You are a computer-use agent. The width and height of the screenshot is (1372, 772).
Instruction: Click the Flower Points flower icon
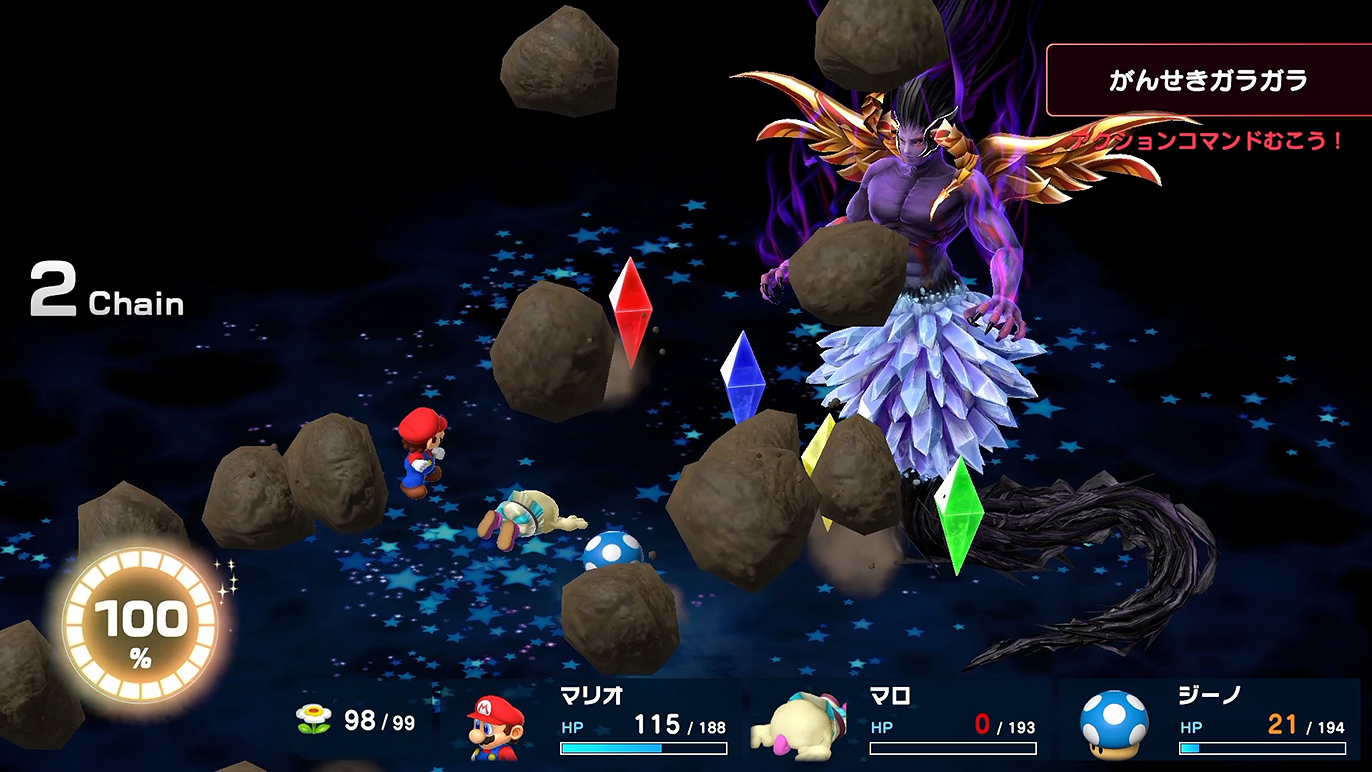313,720
